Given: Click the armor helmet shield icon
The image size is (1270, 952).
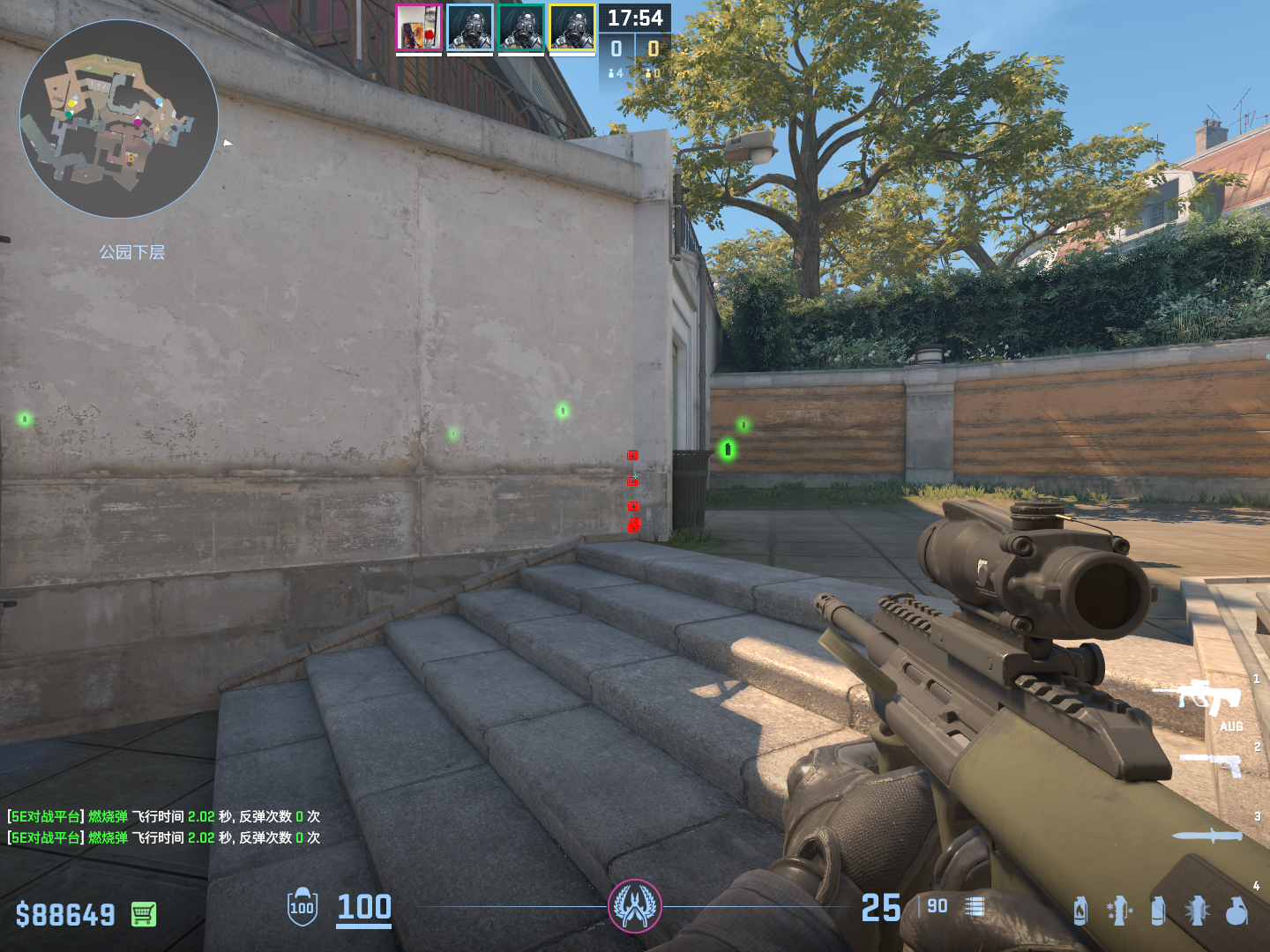Looking at the screenshot, I should coord(303,907).
